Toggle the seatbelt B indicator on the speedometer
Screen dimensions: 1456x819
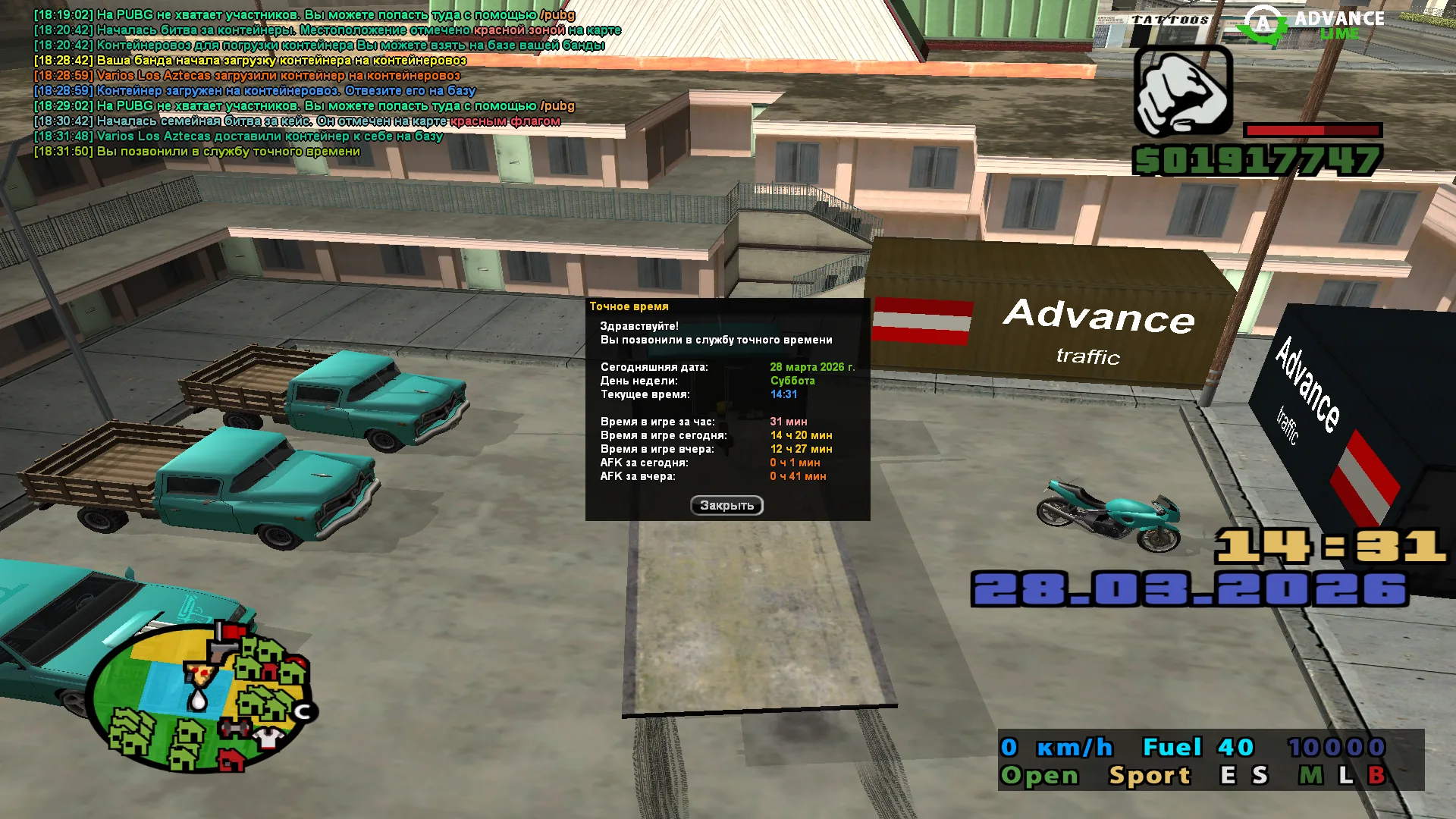tap(1378, 775)
